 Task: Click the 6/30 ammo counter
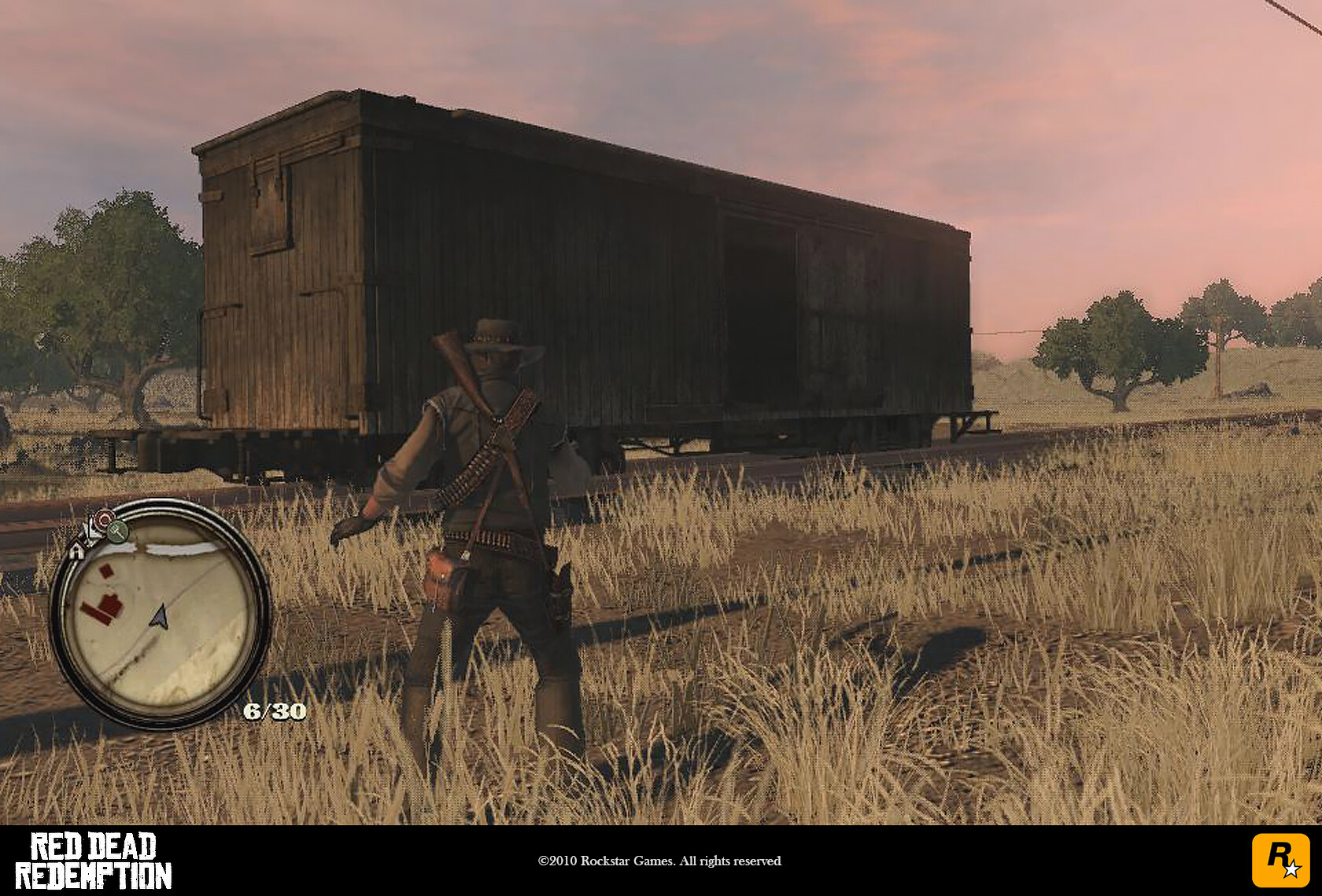[276, 710]
